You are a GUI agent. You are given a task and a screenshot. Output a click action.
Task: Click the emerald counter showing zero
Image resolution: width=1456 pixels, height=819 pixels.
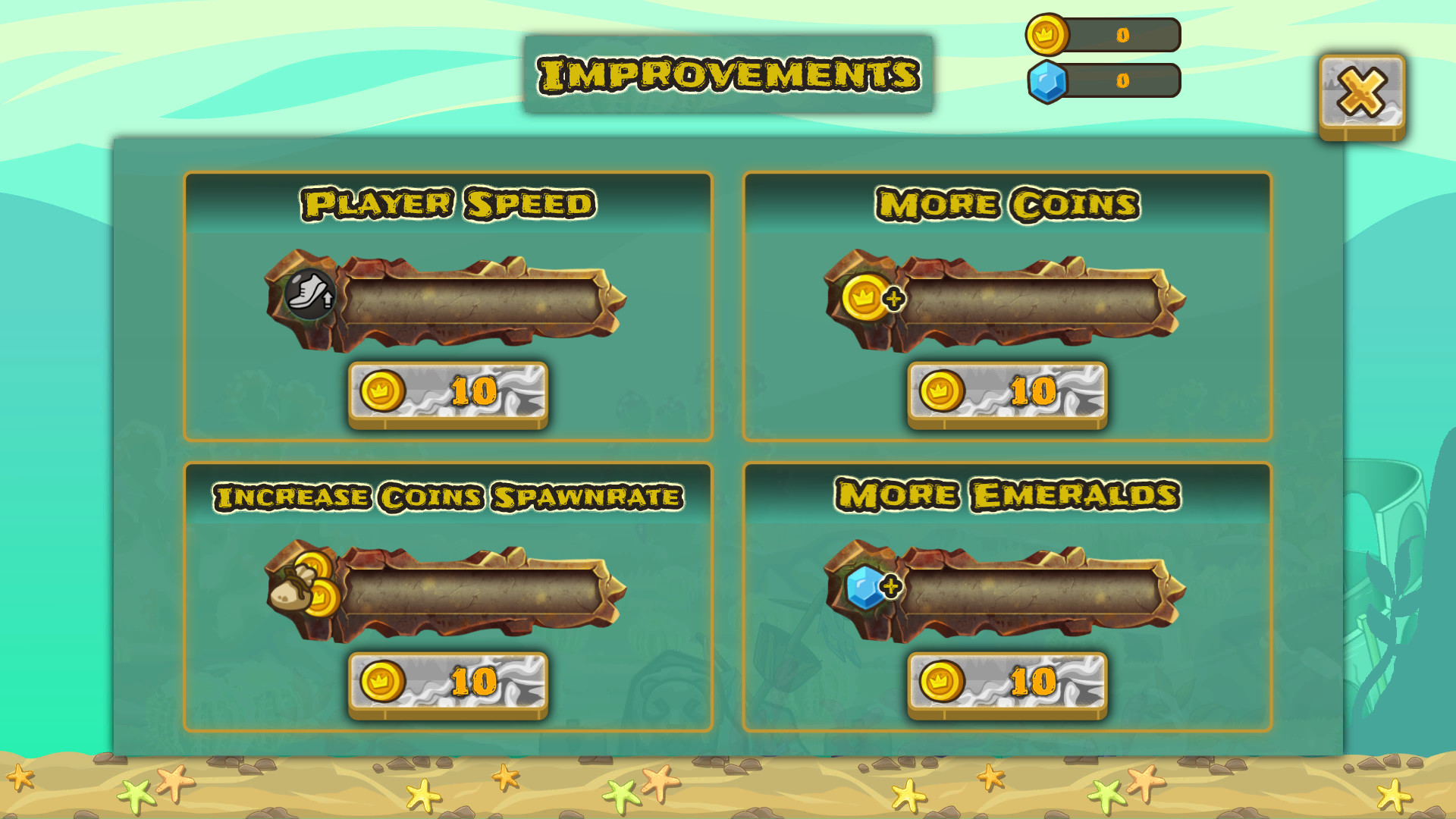[x=1121, y=77]
